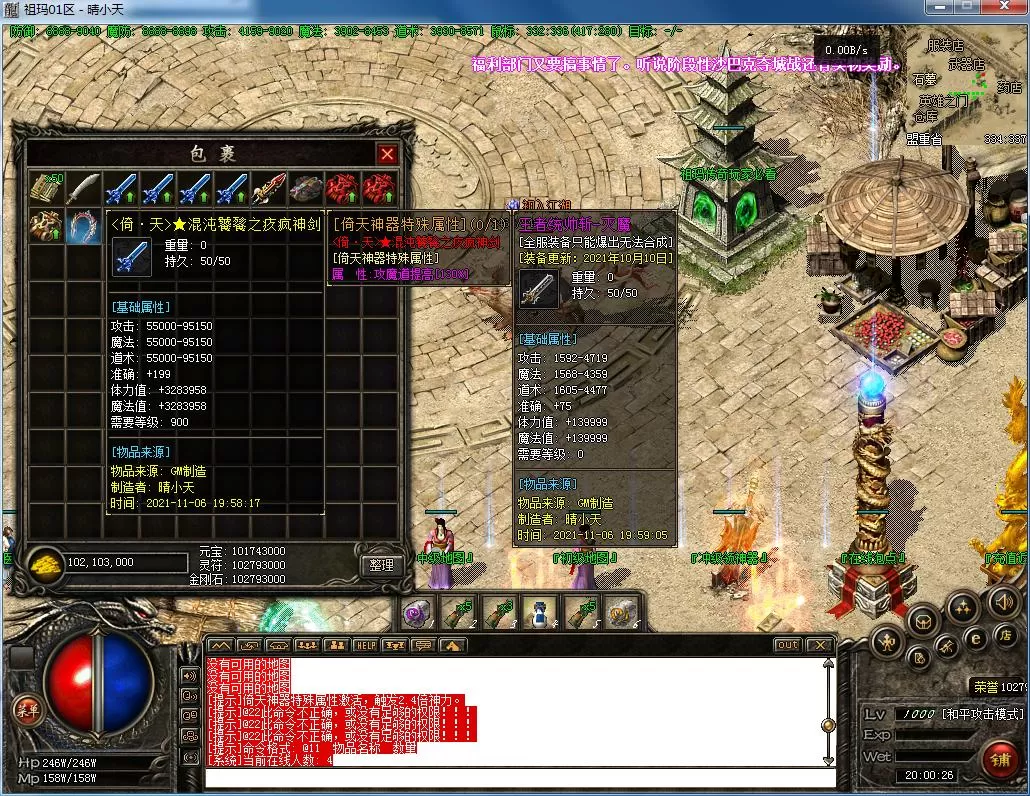The height and width of the screenshot is (796, 1030).
Task: Open the red 铺 stall button
Action: click(x=999, y=760)
